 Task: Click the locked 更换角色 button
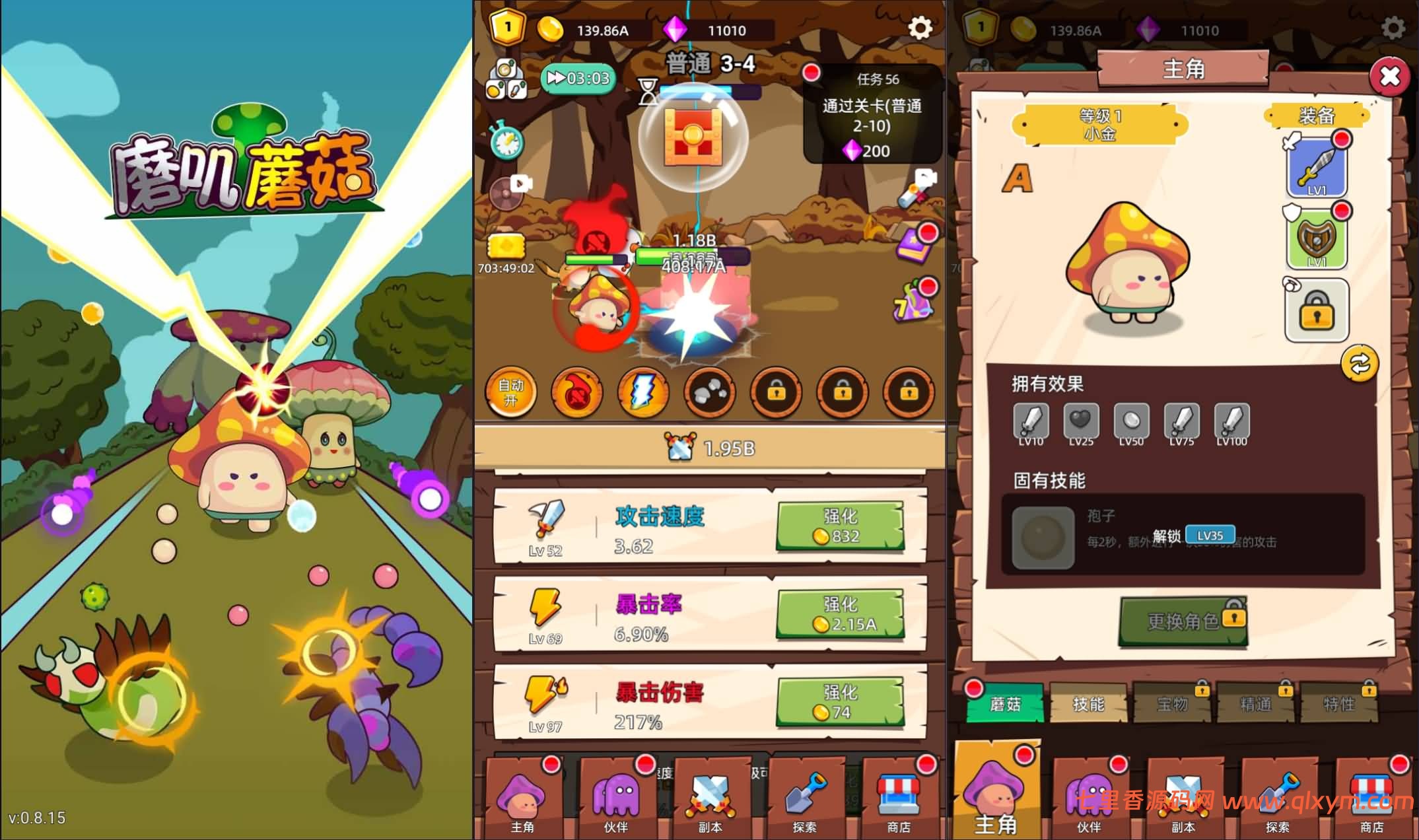pyautogui.click(x=1183, y=621)
